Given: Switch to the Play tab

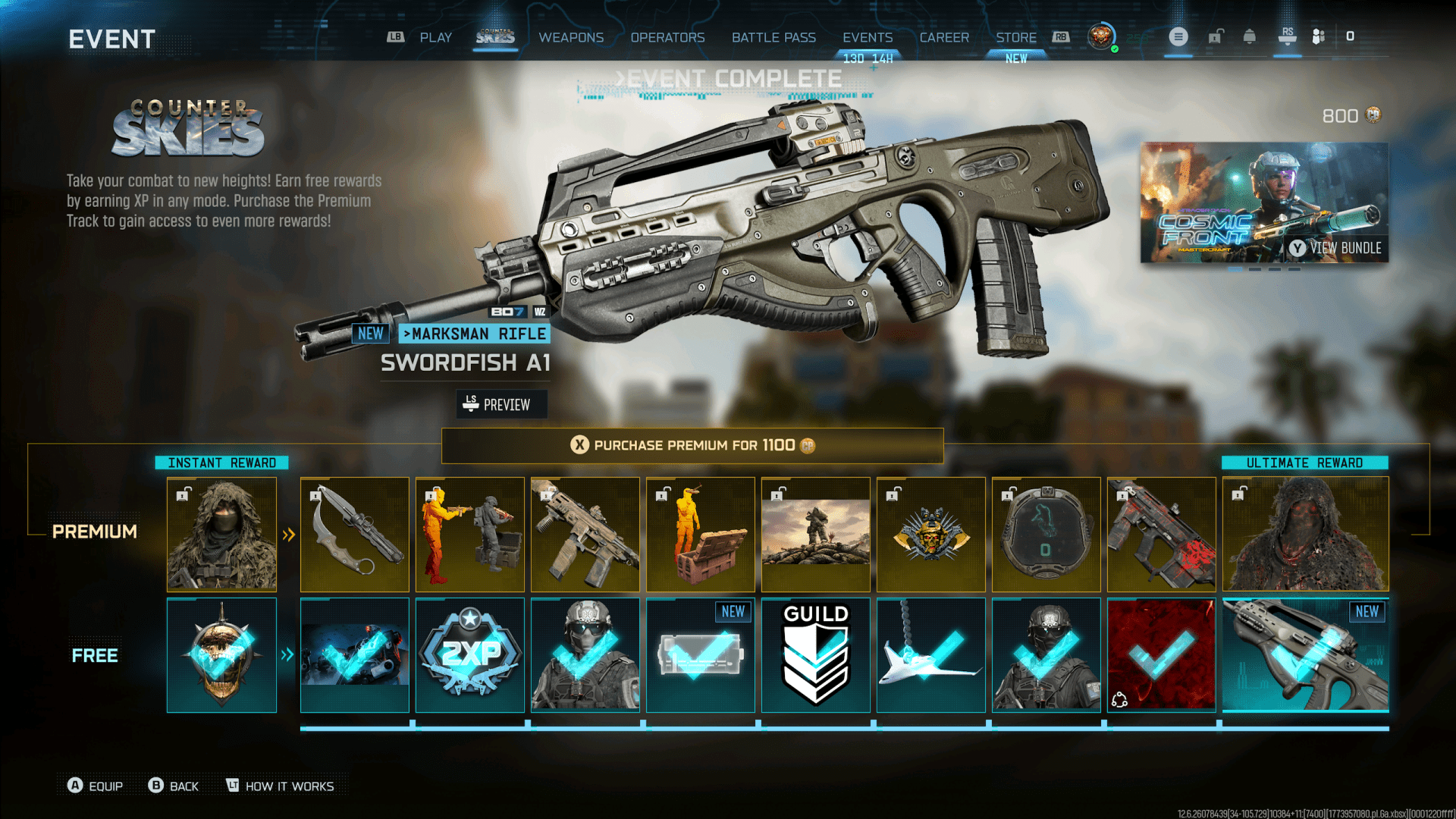Looking at the screenshot, I should 435,37.
